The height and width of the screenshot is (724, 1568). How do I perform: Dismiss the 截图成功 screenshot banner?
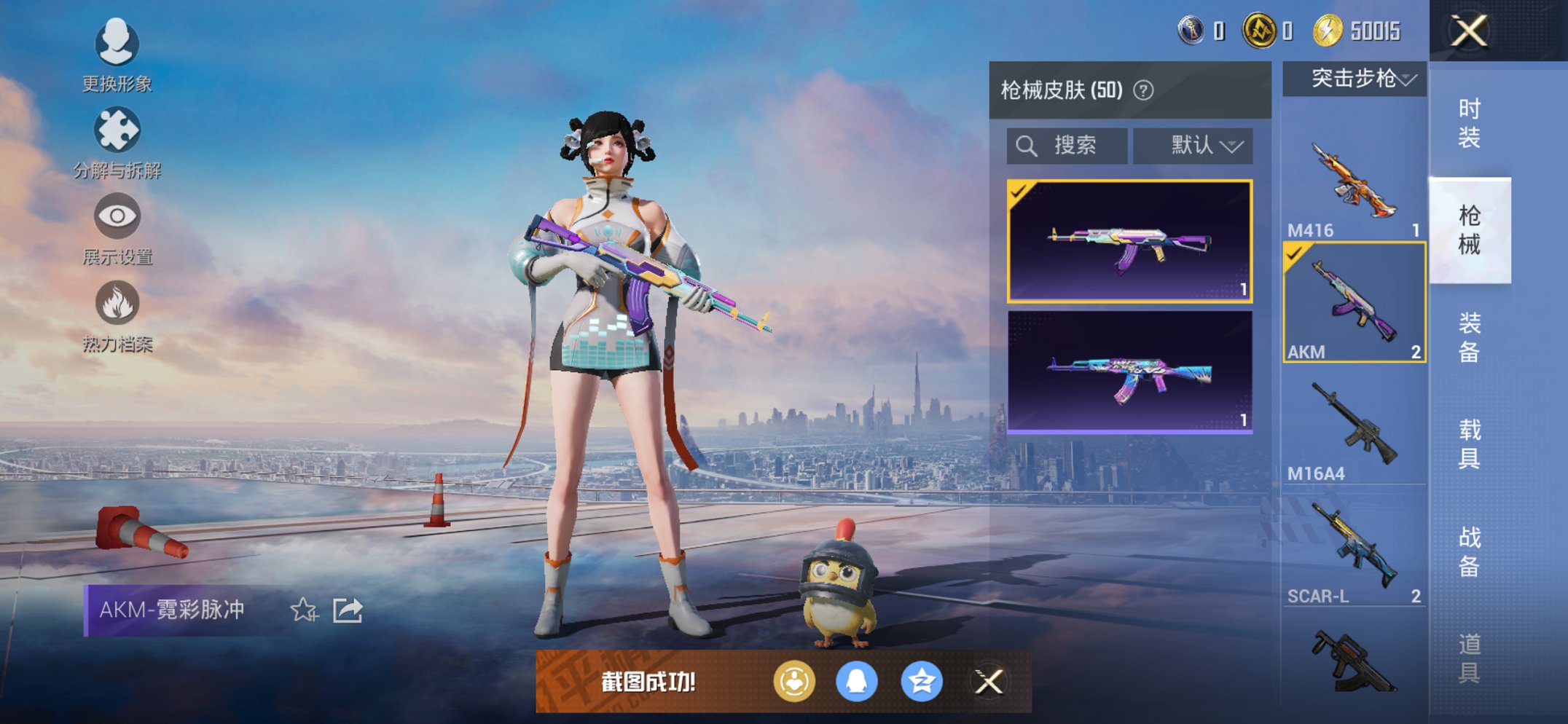988,682
